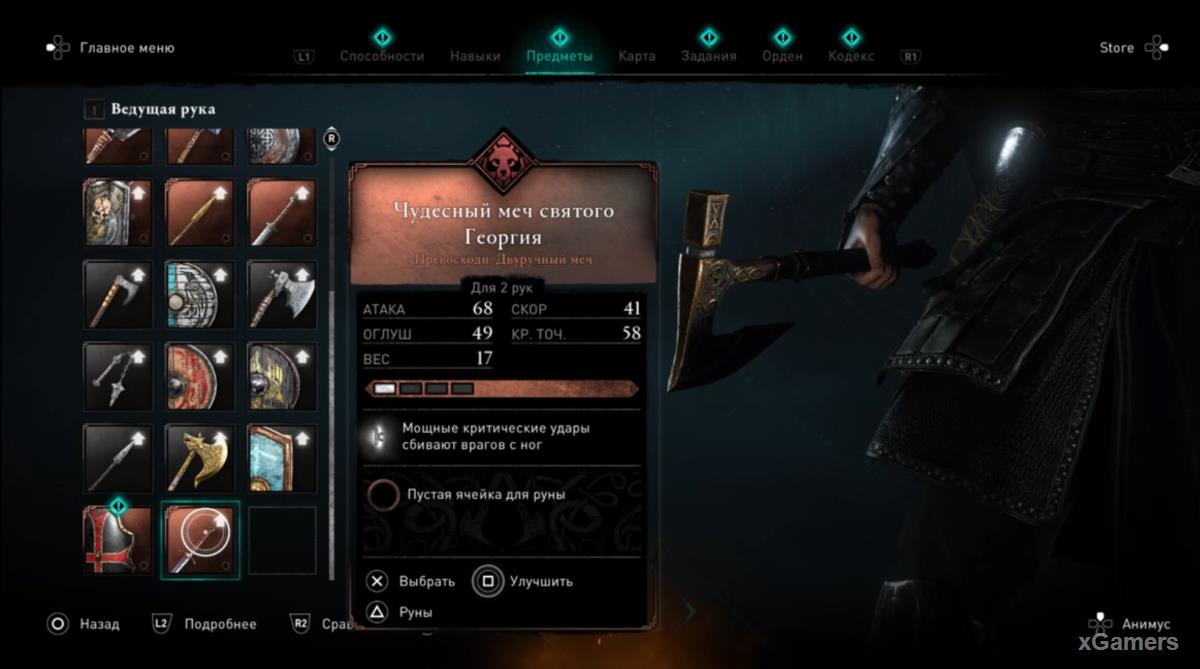Show the Кодекс tab
This screenshot has width=1200, height=669.
point(851,56)
